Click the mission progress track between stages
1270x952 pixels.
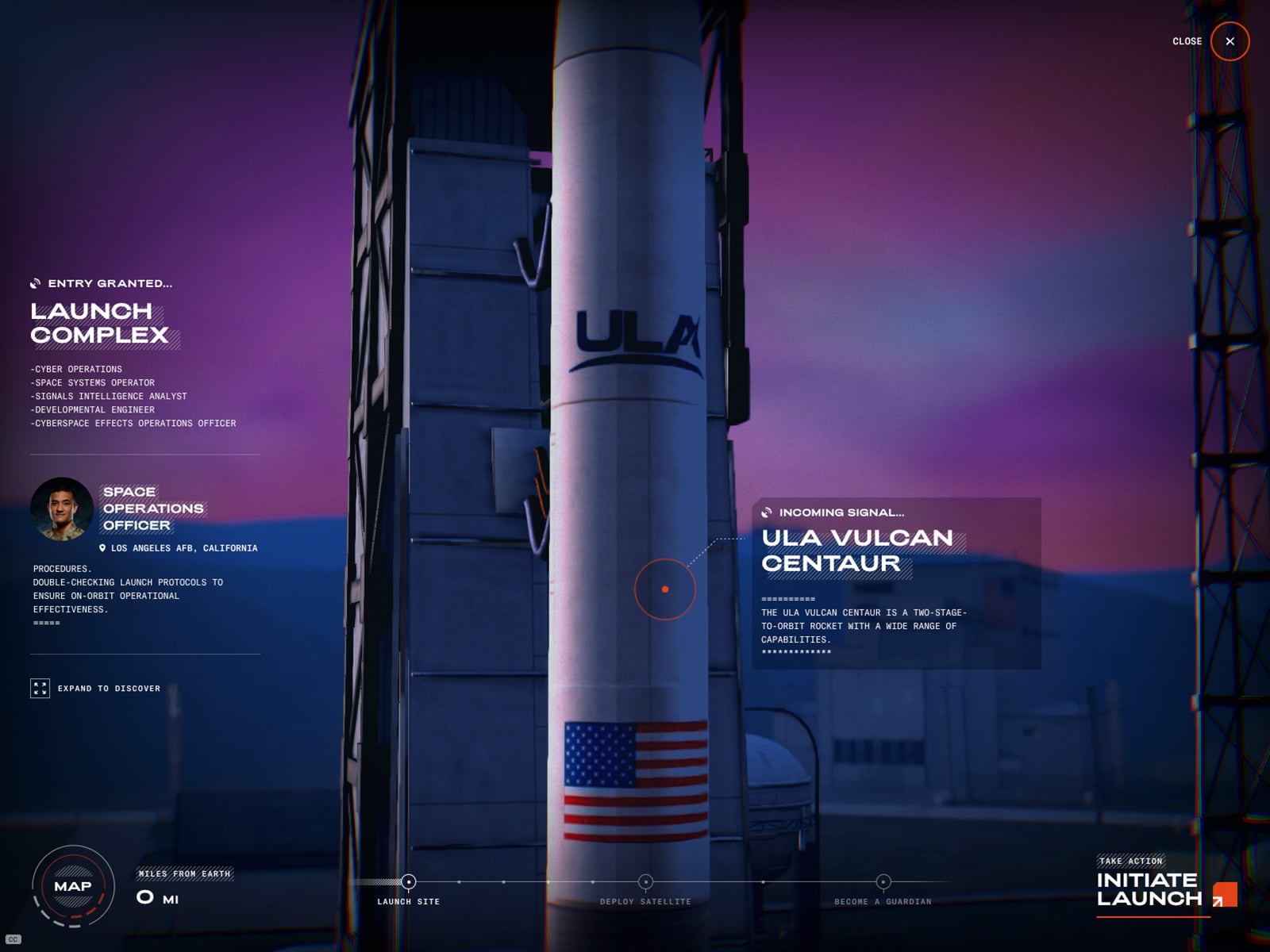pos(524,881)
